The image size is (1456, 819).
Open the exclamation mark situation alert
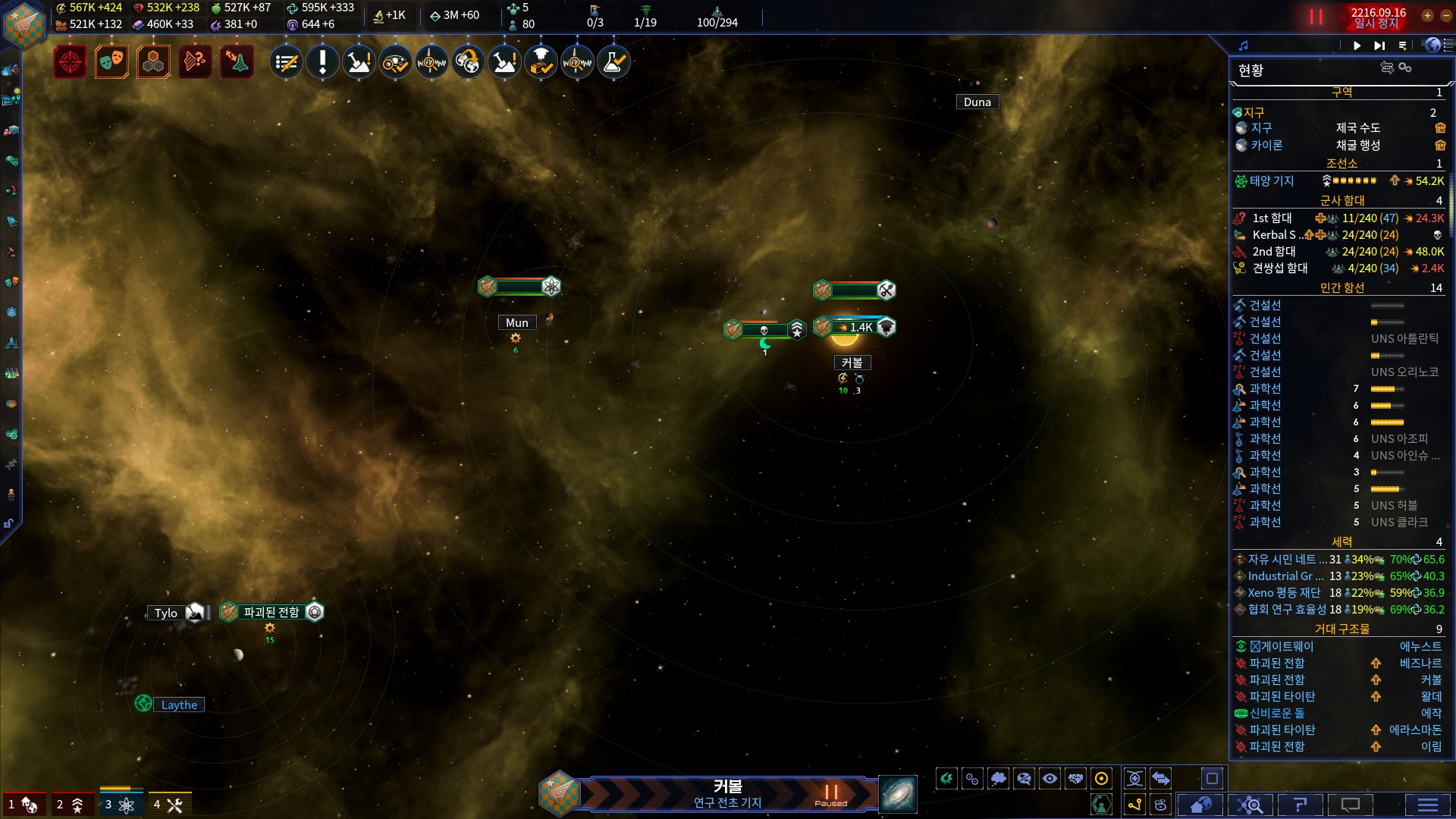click(322, 62)
